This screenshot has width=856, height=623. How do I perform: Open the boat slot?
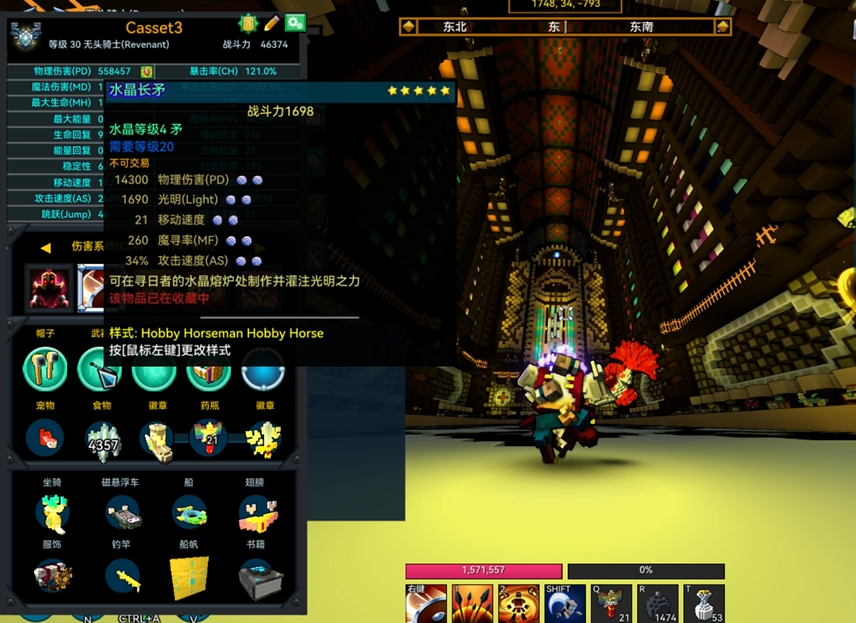click(x=188, y=512)
